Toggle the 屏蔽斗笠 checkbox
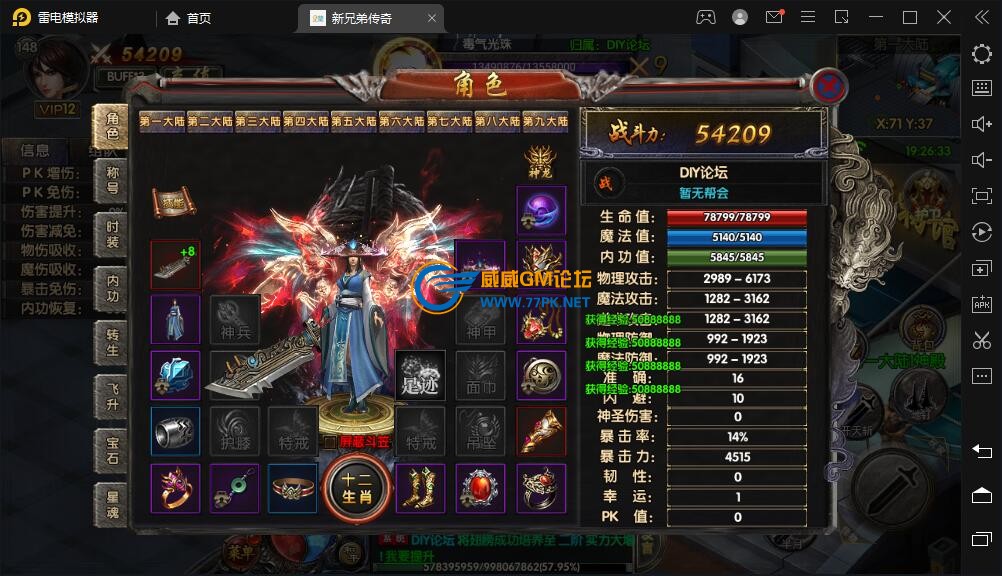 329,440
